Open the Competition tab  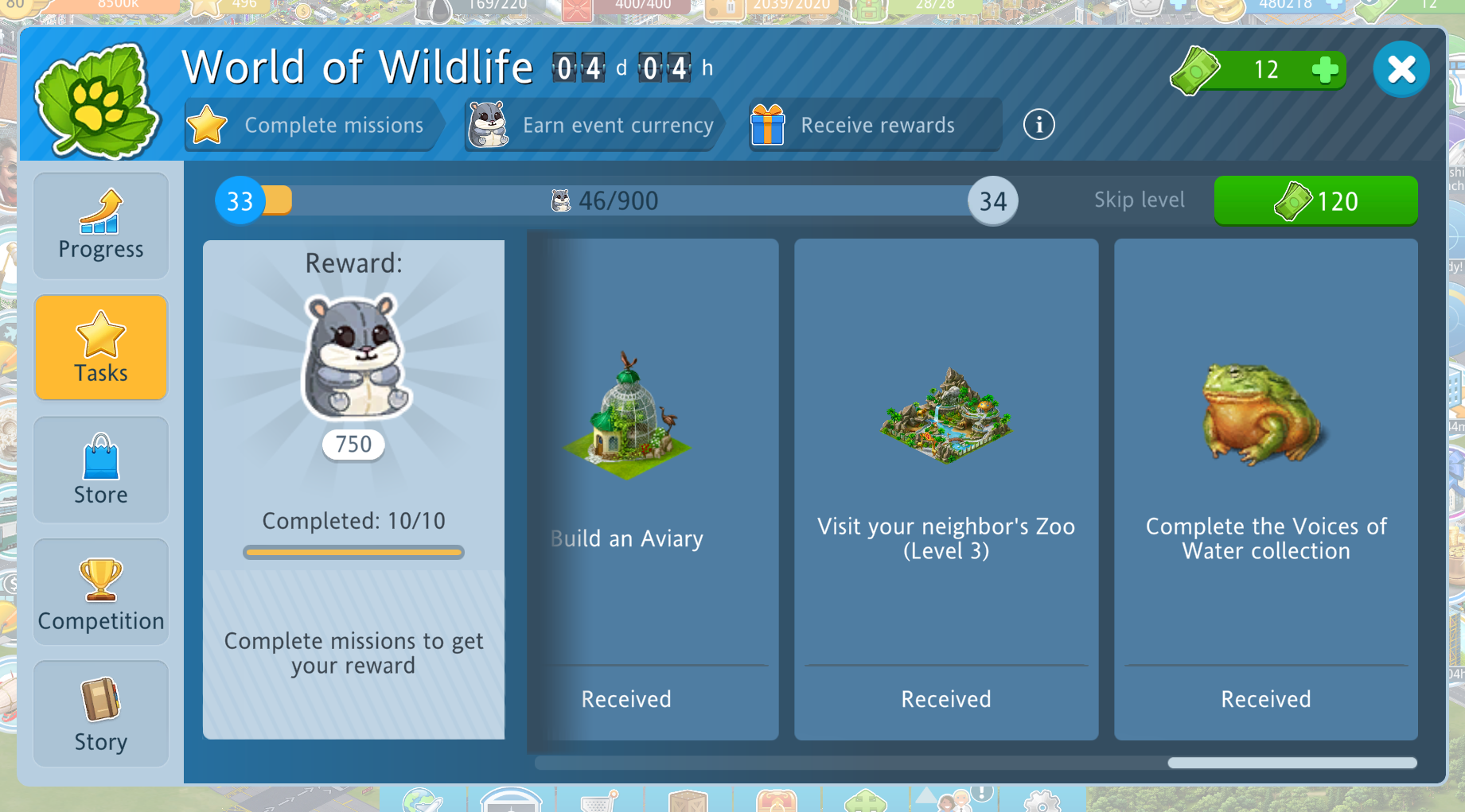pyautogui.click(x=101, y=592)
